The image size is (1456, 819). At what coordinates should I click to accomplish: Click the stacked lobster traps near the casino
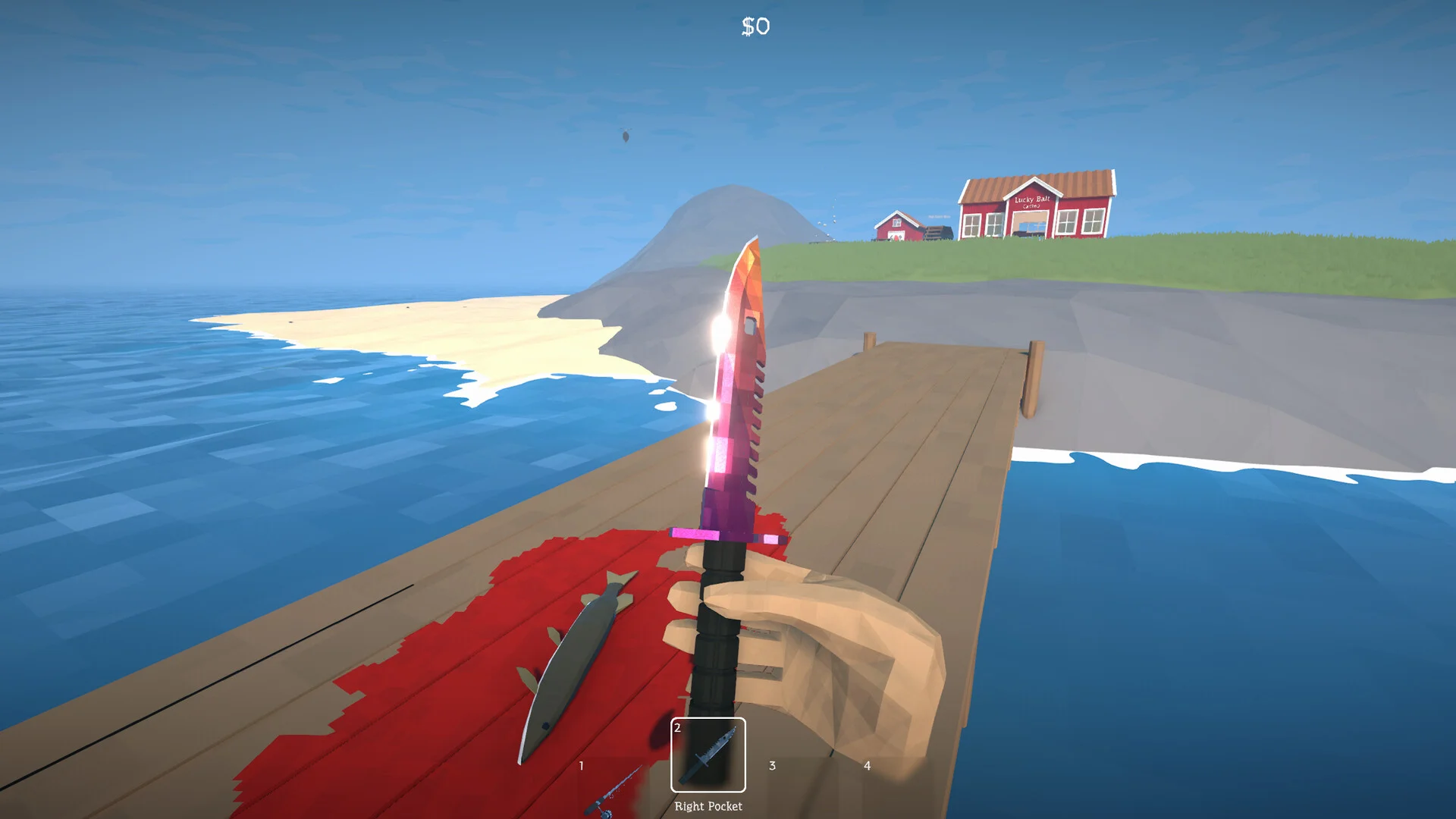pyautogui.click(x=937, y=232)
